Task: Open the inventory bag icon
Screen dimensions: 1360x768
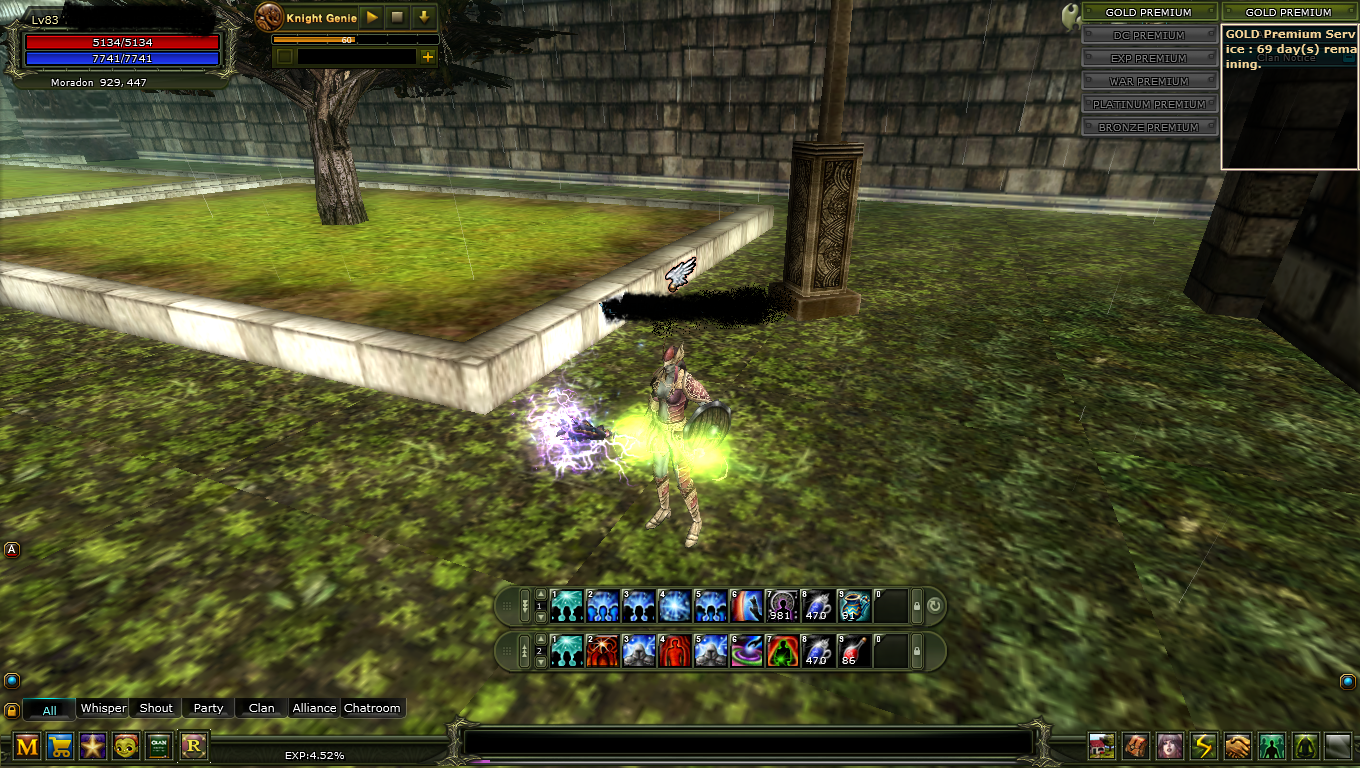Action: [x=1136, y=747]
